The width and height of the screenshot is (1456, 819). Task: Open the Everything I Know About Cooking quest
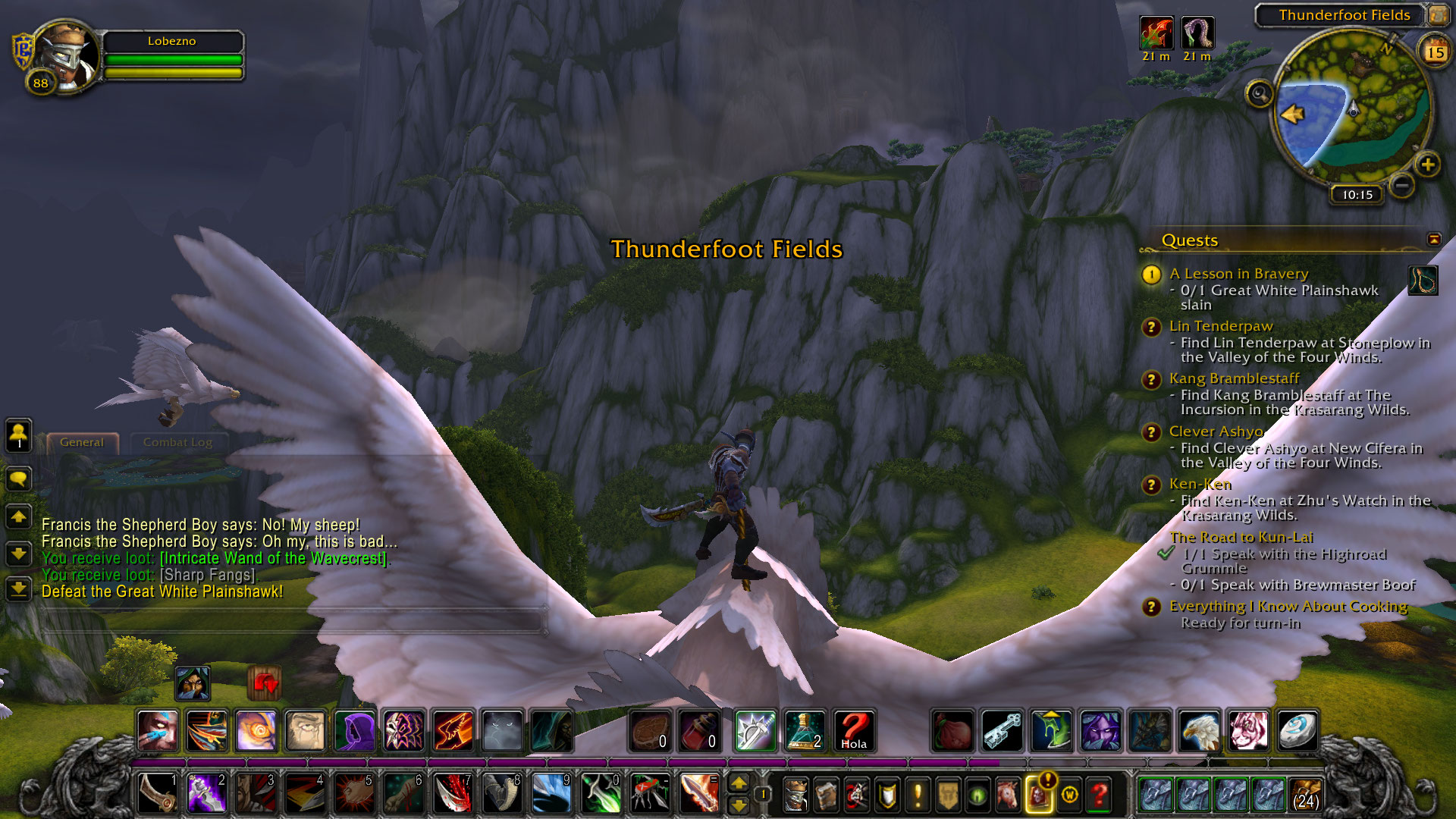pos(1288,607)
